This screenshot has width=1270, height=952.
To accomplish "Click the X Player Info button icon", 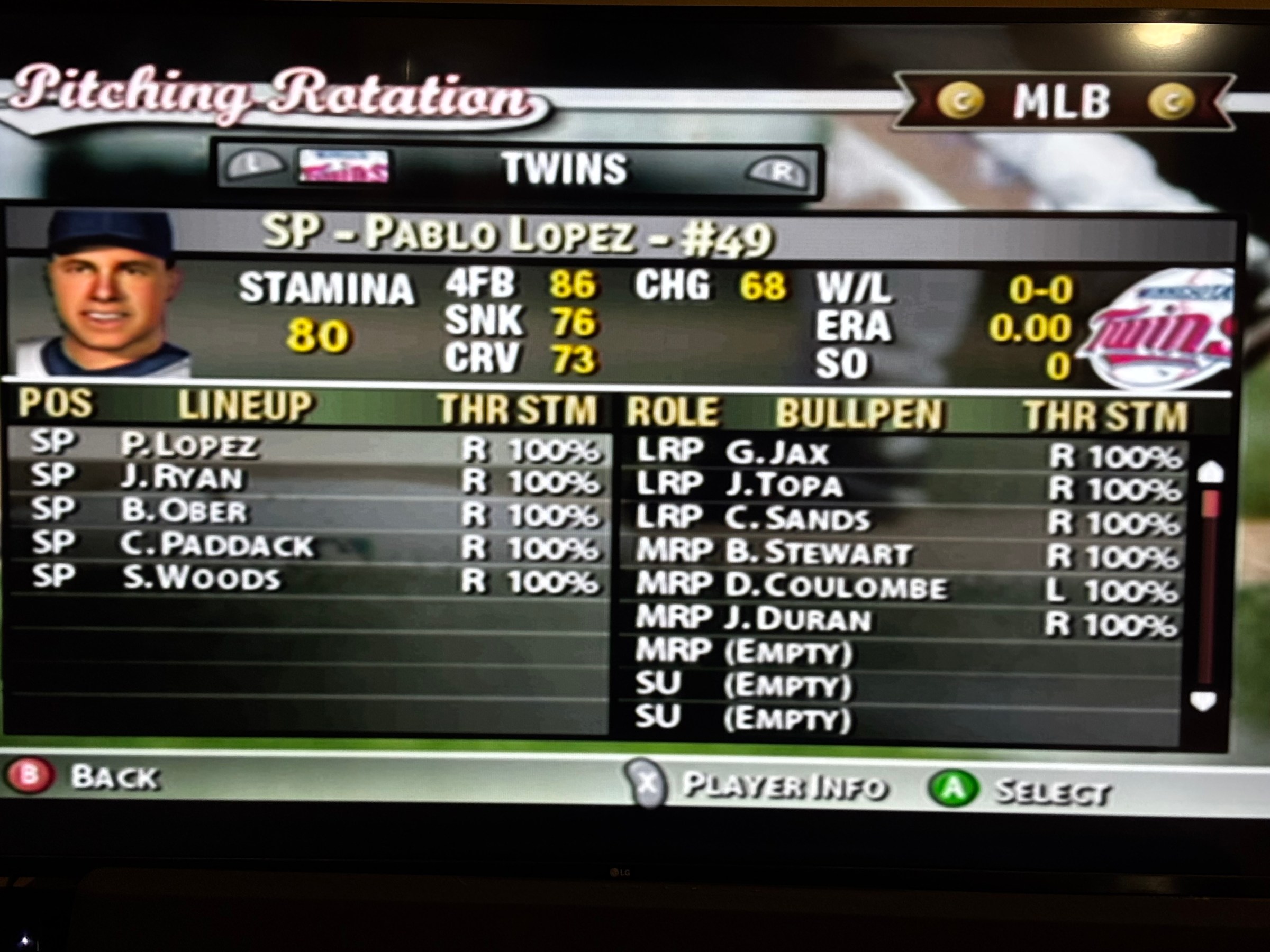I will tap(648, 785).
